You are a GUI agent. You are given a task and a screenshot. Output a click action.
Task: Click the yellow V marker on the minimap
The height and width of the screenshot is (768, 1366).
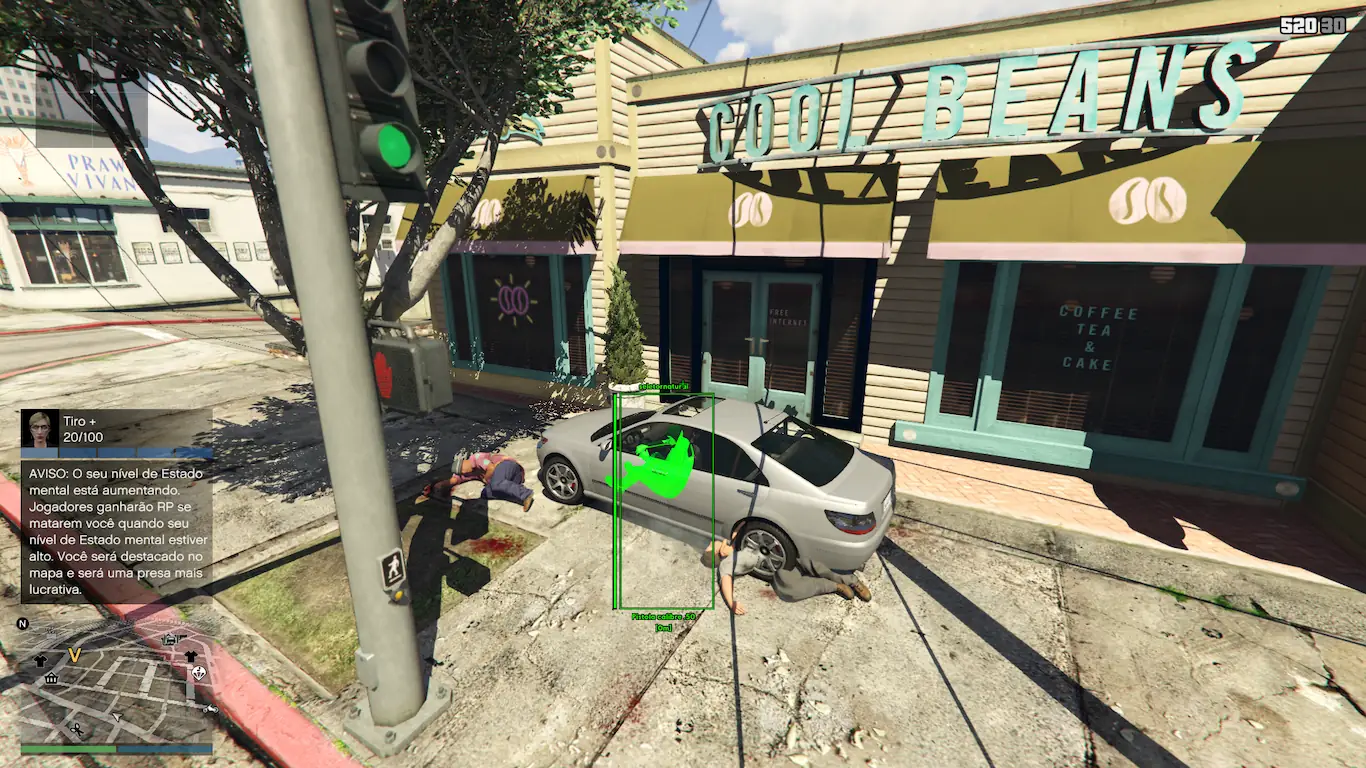click(74, 655)
